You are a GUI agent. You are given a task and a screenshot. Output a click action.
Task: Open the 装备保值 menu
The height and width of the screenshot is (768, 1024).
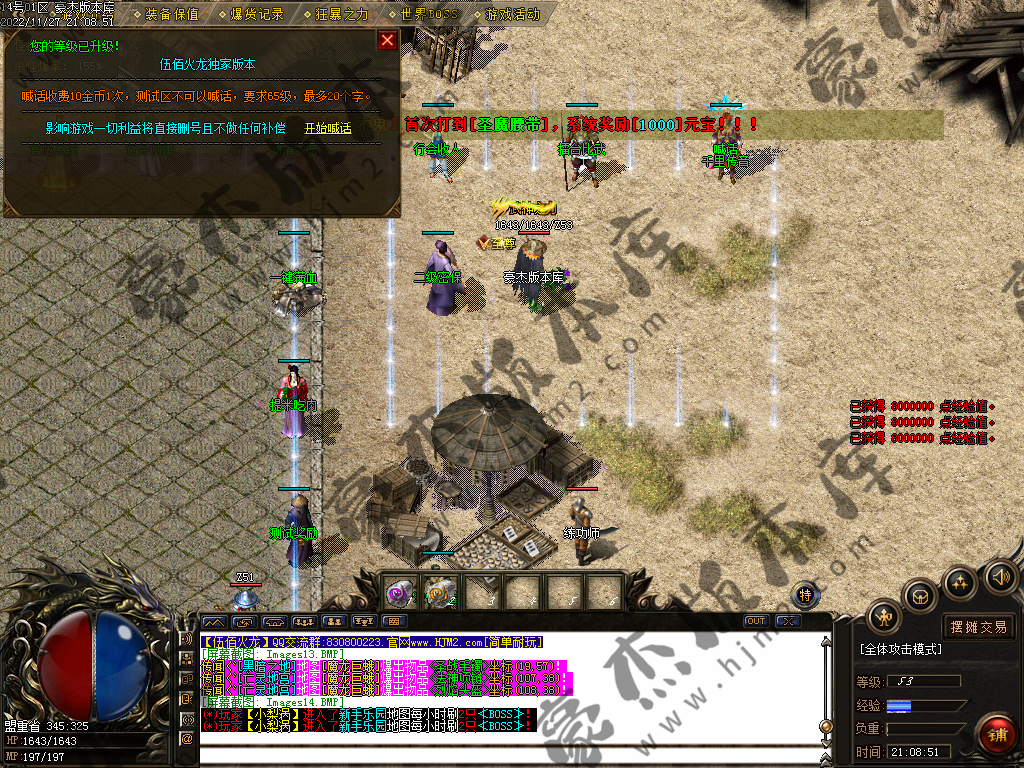pos(172,14)
